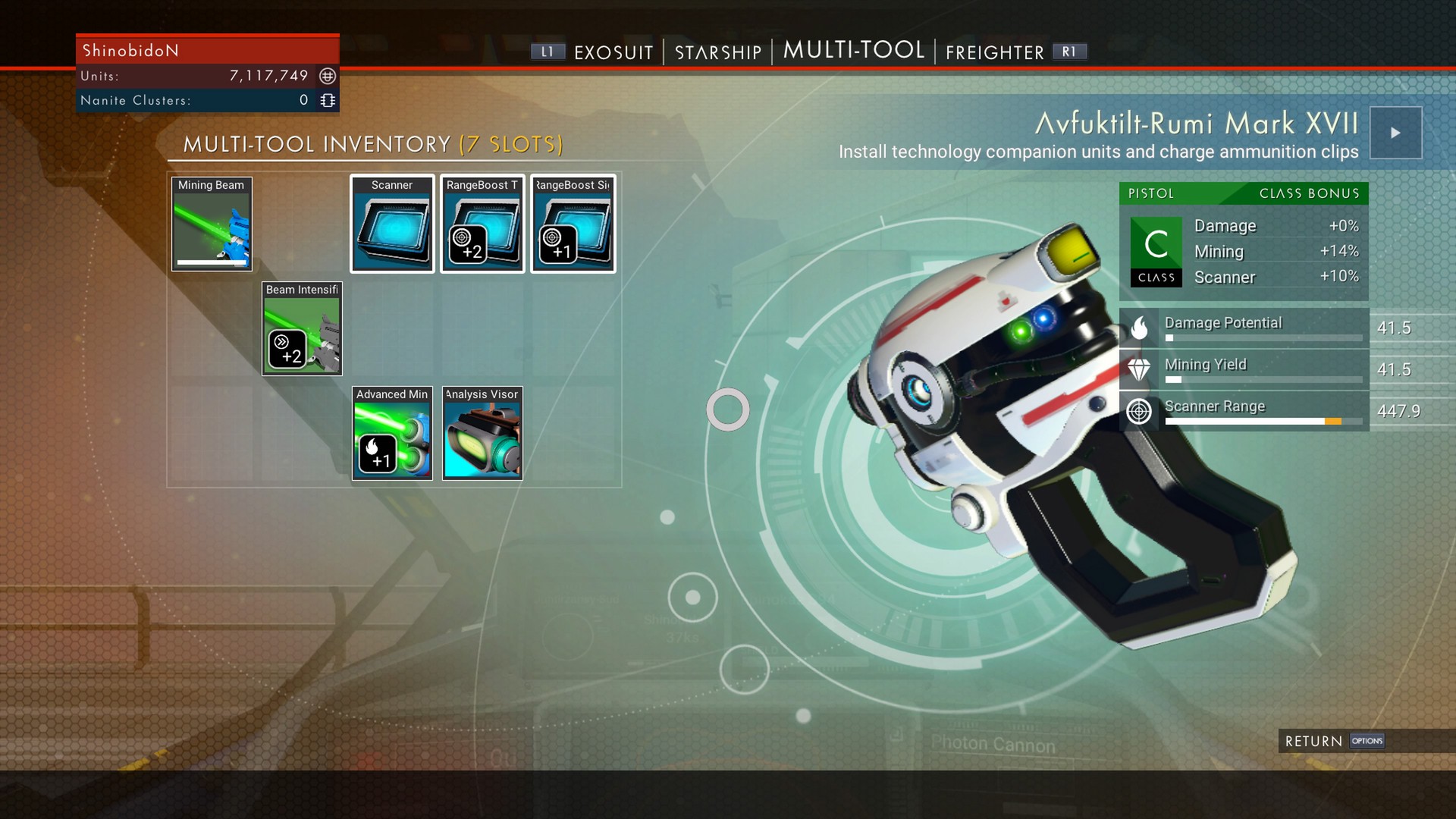Screen dimensions: 1456x819
Task: Open the Starship tab
Action: 717,52
